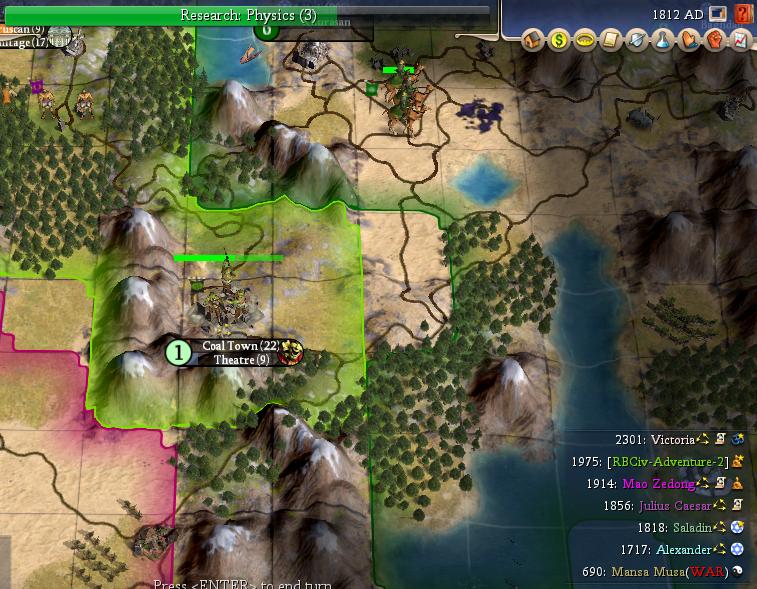Open the Civics screen ring icon

(585, 40)
